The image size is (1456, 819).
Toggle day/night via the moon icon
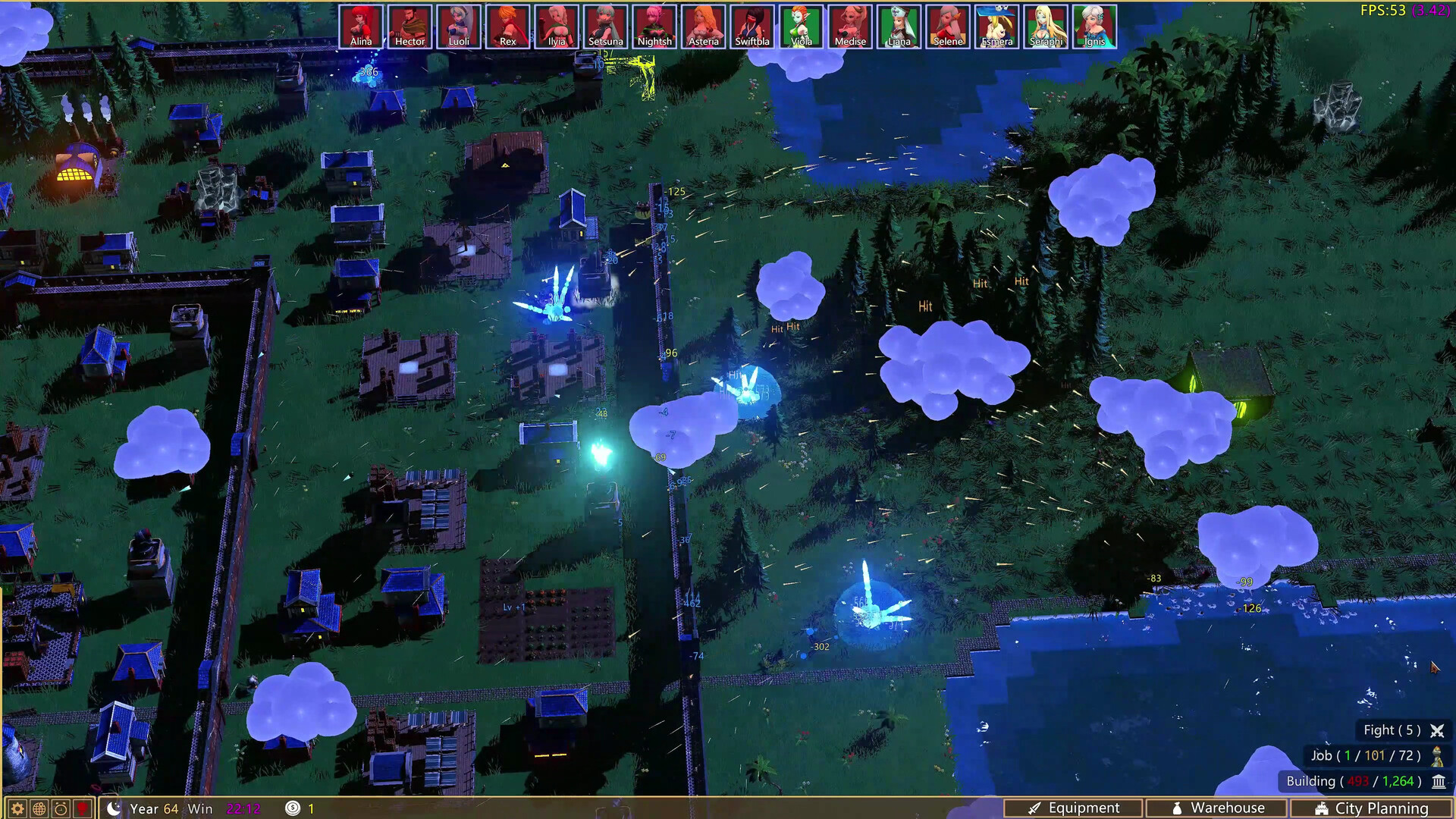(115, 808)
